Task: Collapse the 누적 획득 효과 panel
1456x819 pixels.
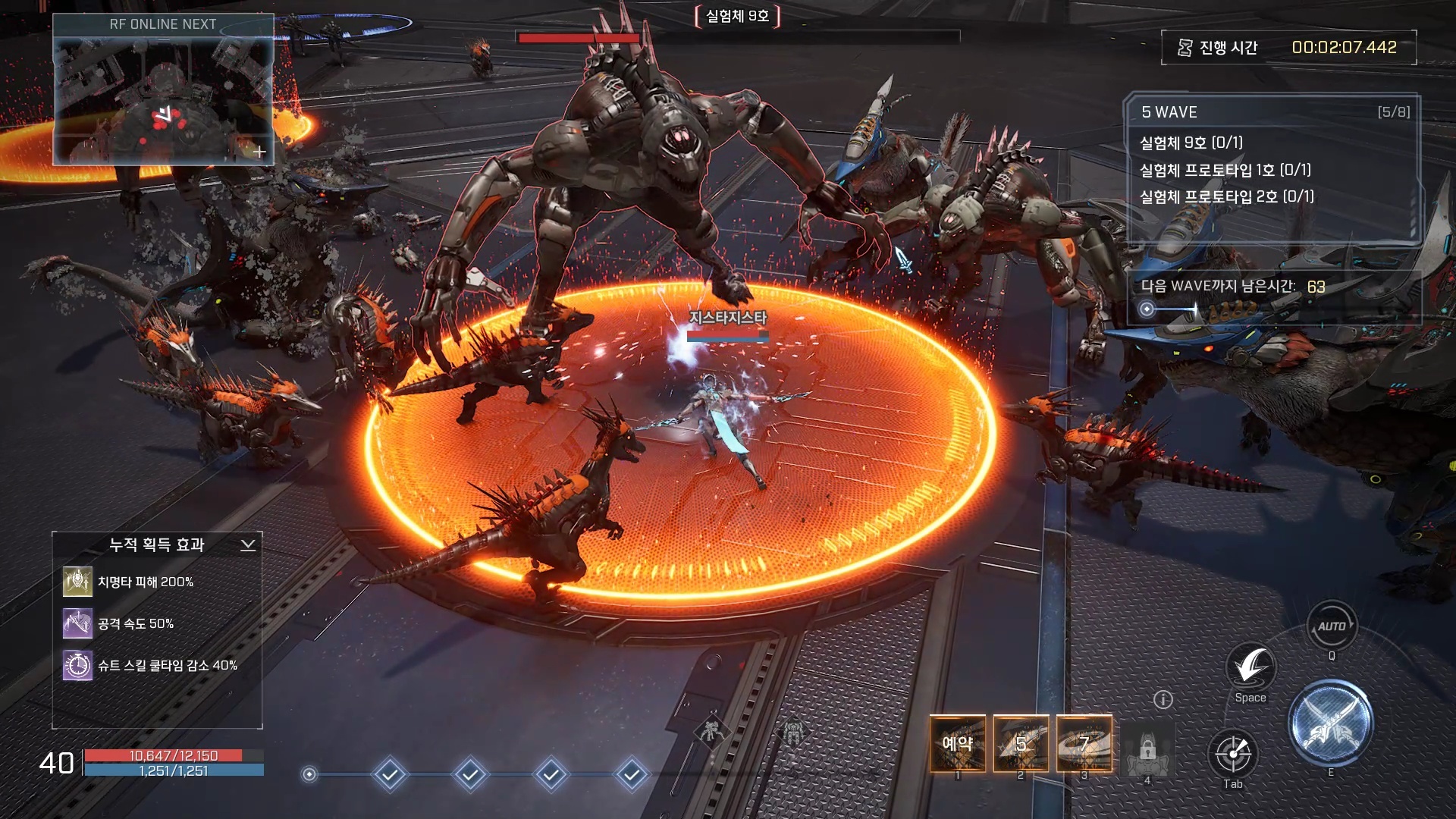Action: click(248, 545)
